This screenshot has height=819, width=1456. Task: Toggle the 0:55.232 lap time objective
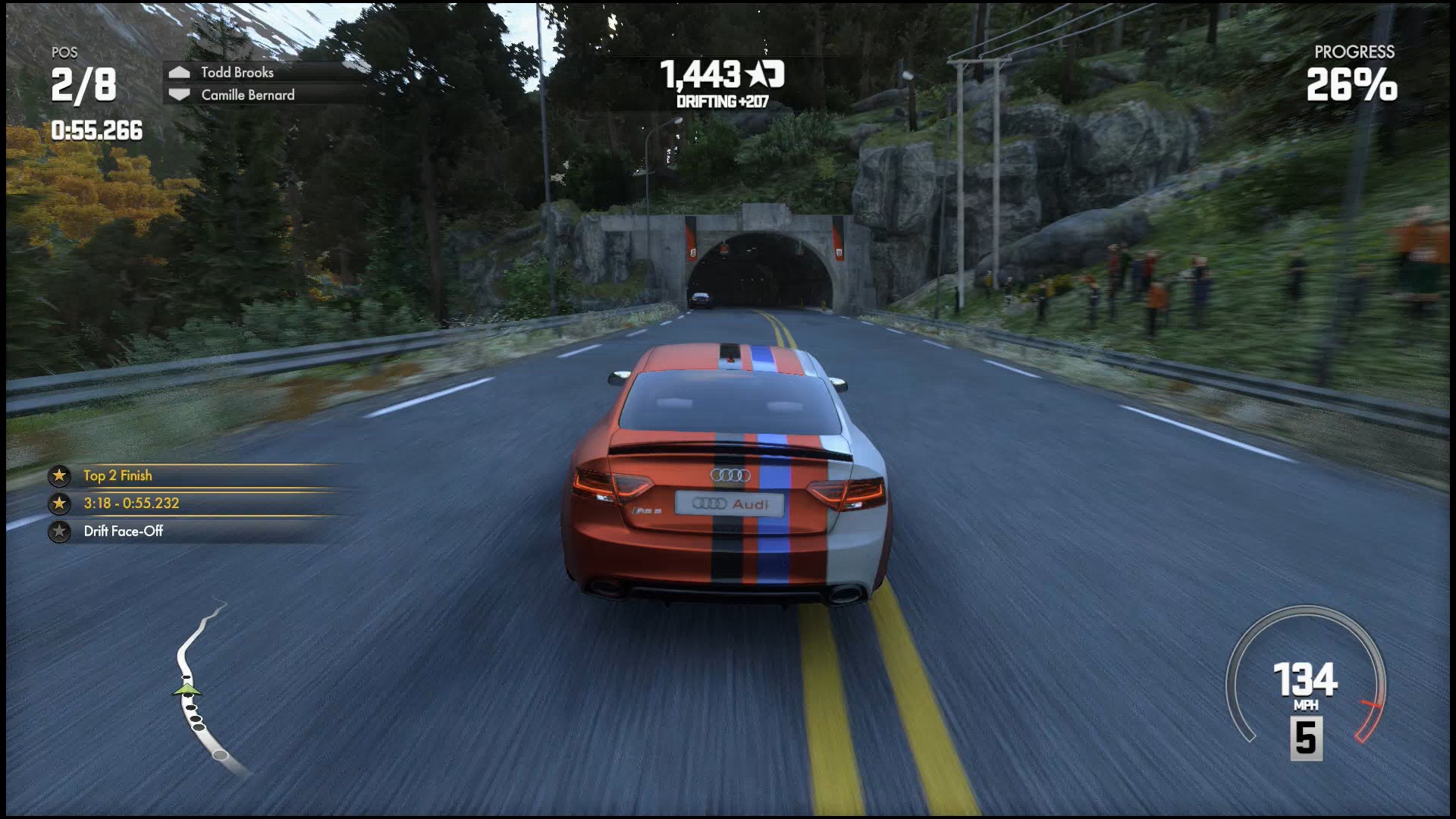(x=130, y=504)
